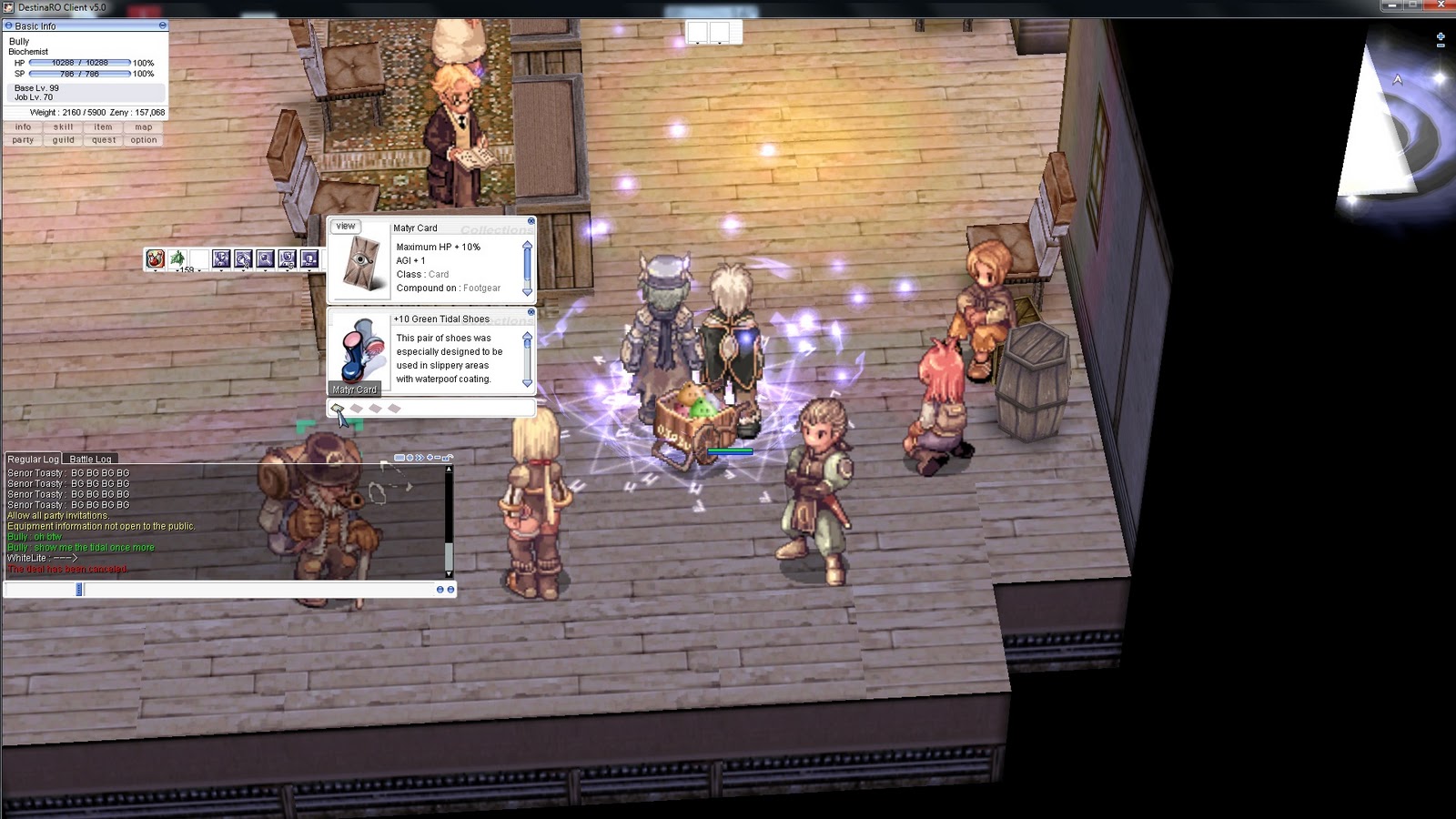The width and height of the screenshot is (1456, 819).
Task: Open the quest menu in the info panel
Action: tap(103, 140)
